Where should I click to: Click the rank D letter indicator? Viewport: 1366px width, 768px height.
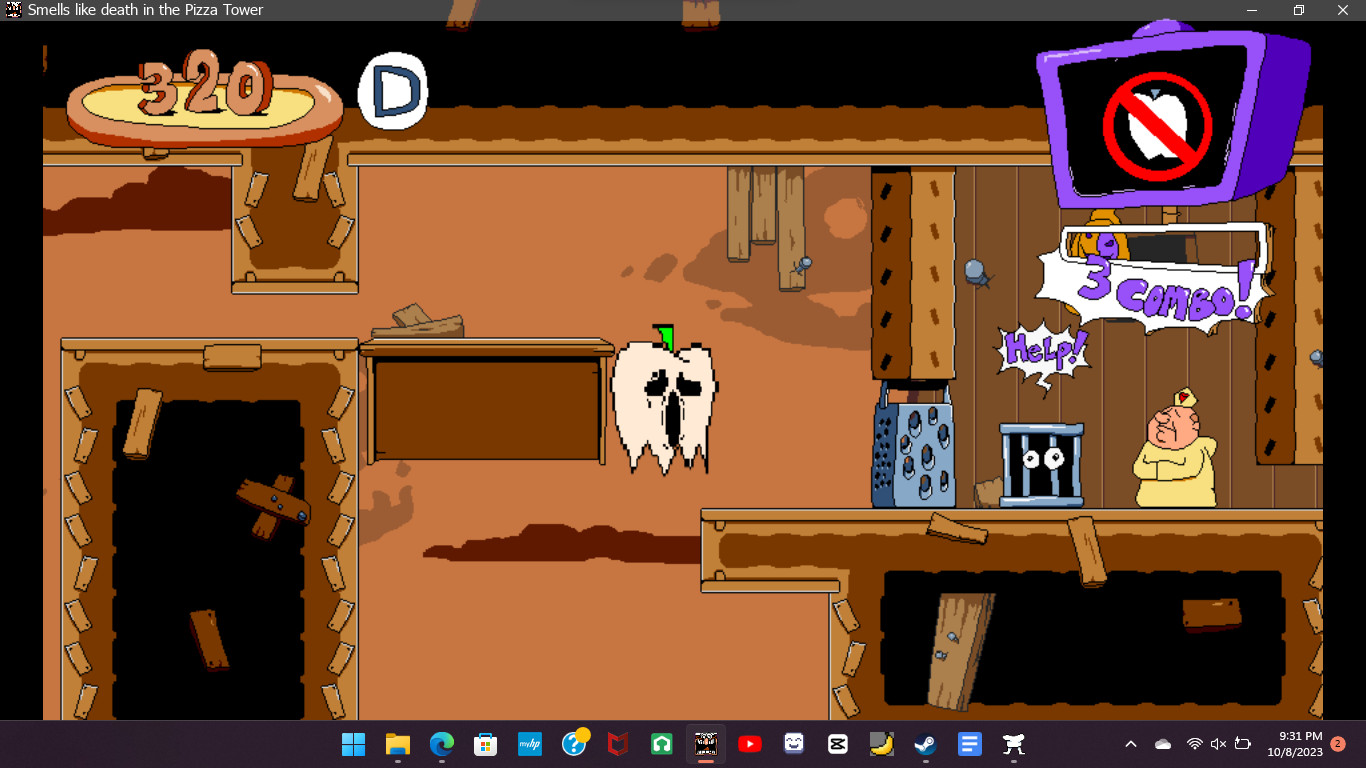(392, 89)
